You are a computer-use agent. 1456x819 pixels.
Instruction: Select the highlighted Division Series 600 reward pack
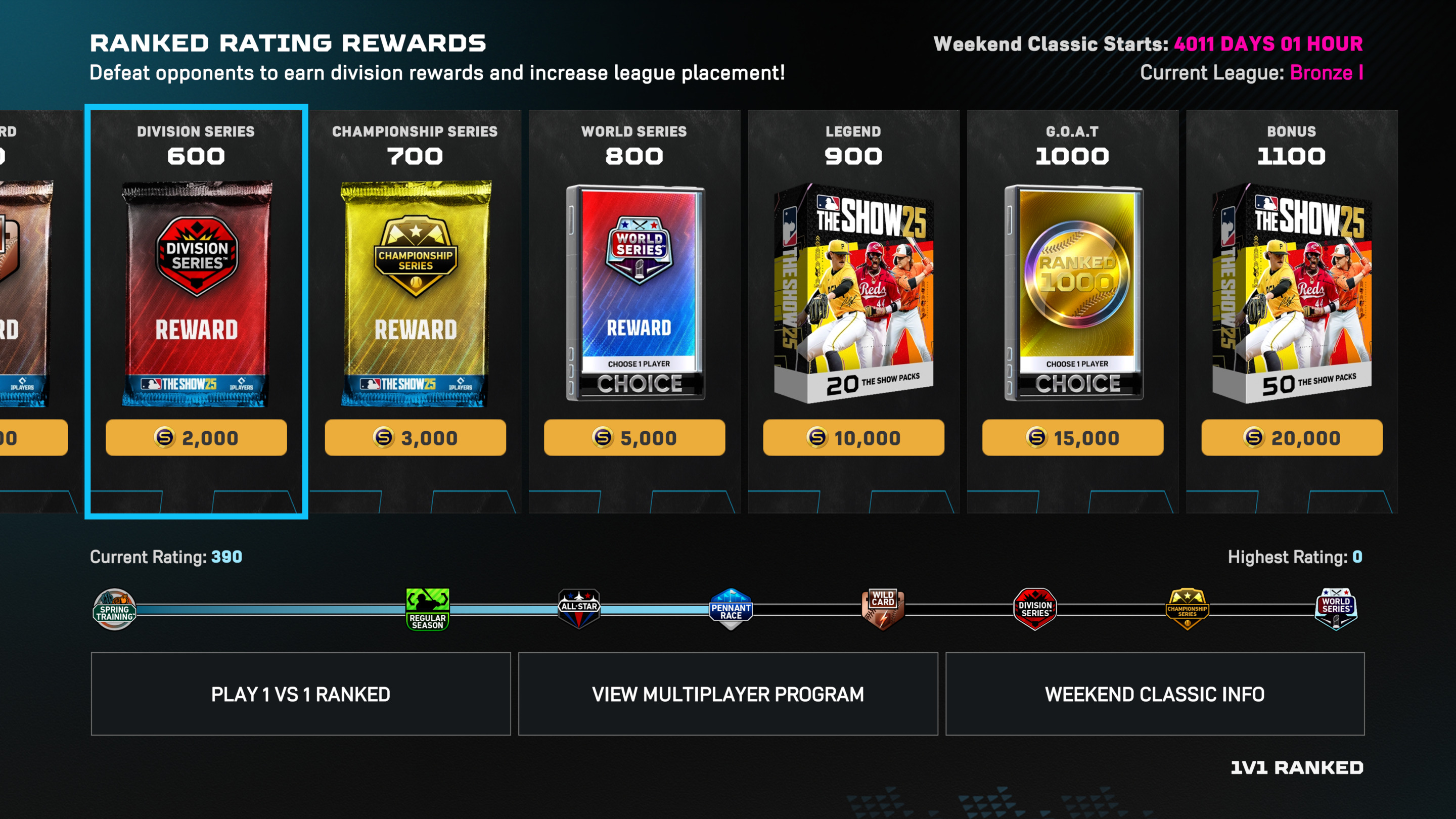(196, 294)
